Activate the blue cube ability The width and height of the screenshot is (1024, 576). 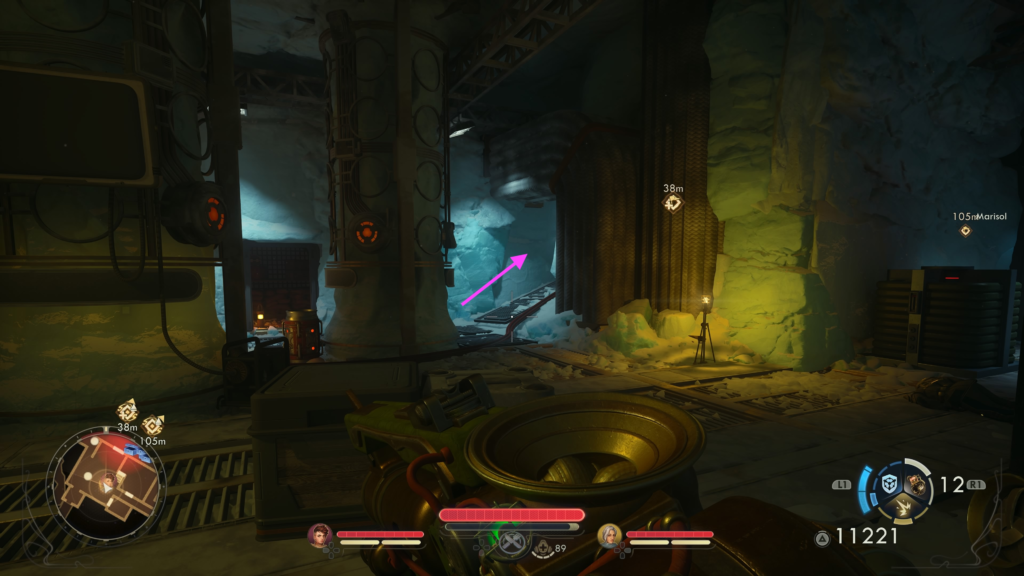pos(889,484)
